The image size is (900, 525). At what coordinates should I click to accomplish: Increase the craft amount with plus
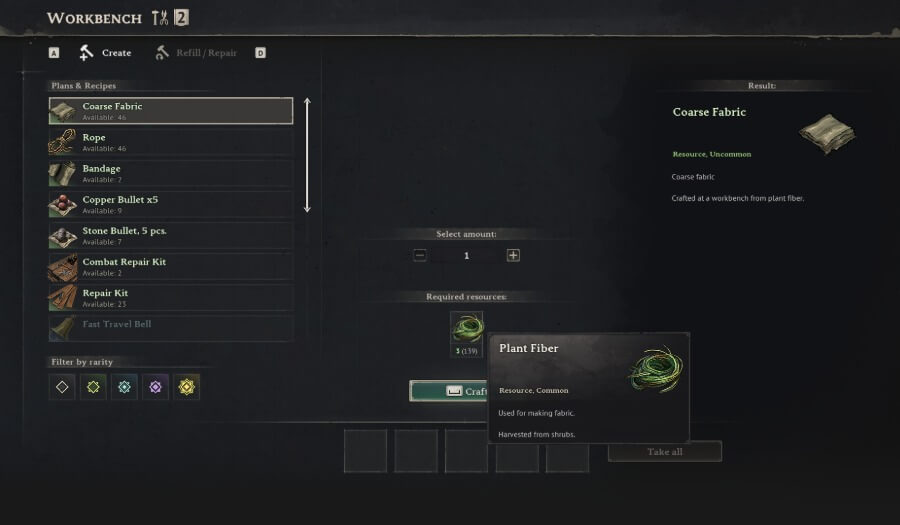tap(513, 255)
